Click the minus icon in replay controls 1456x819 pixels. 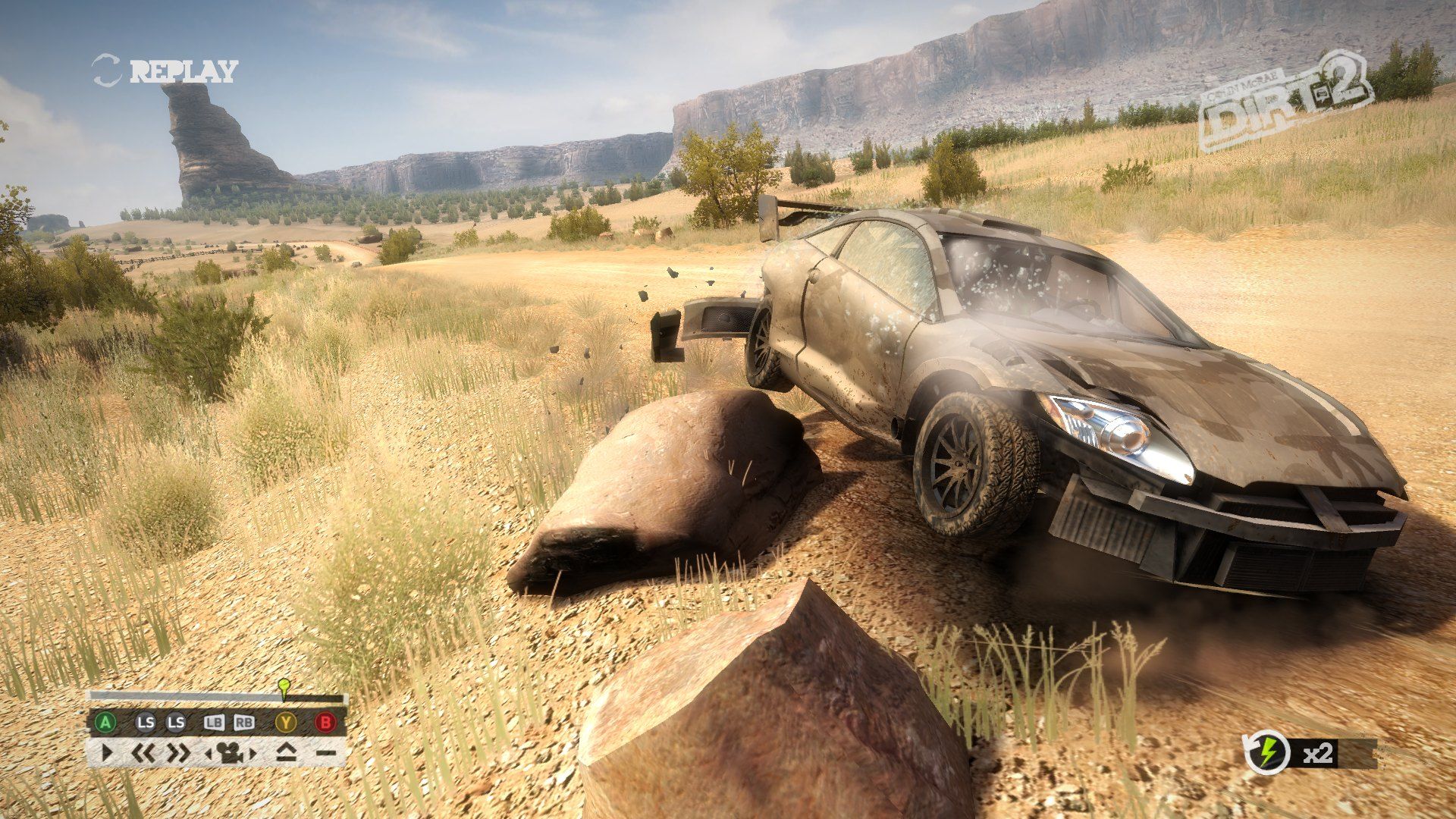[325, 753]
